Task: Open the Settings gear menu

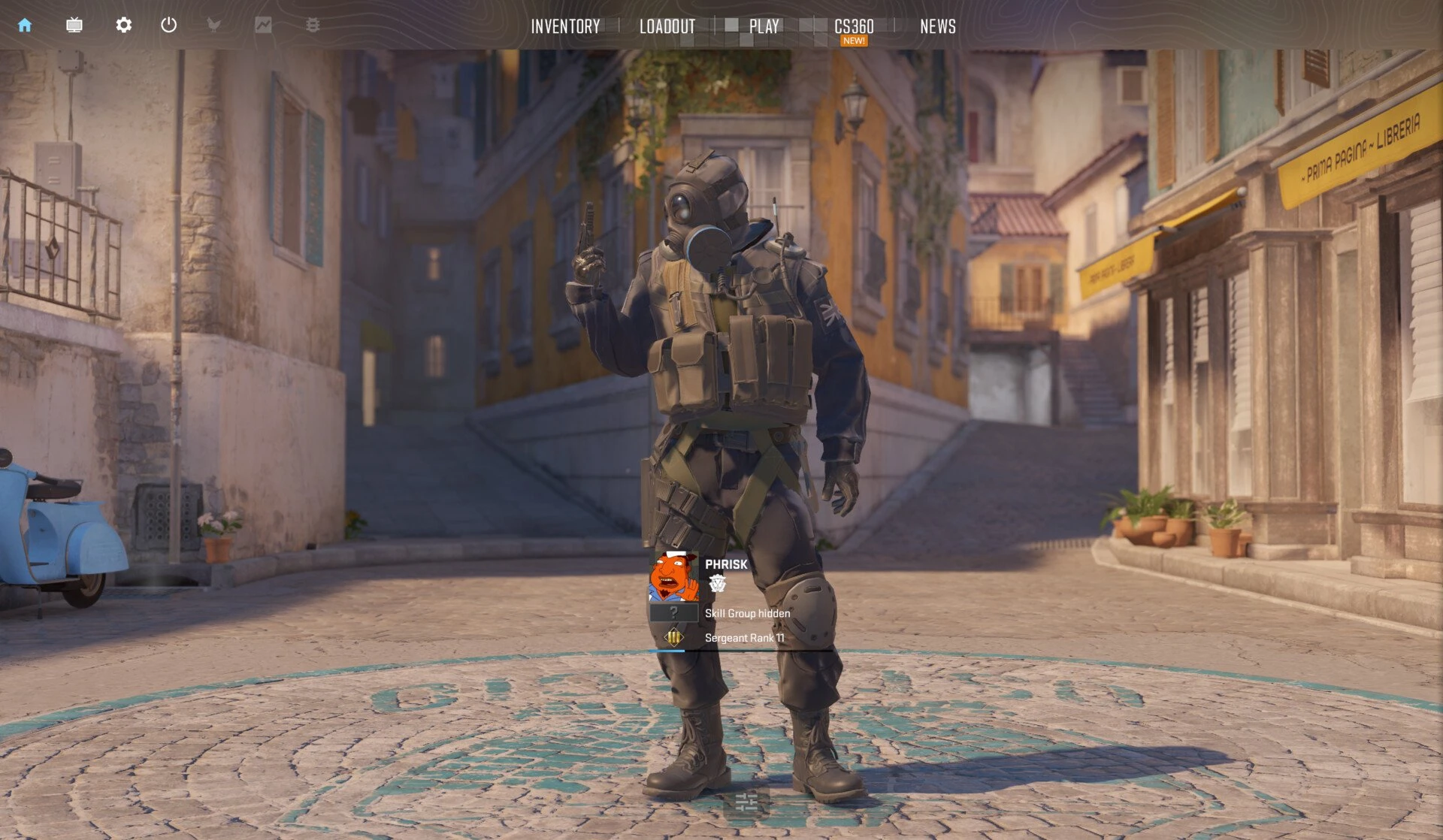Action: tap(124, 26)
